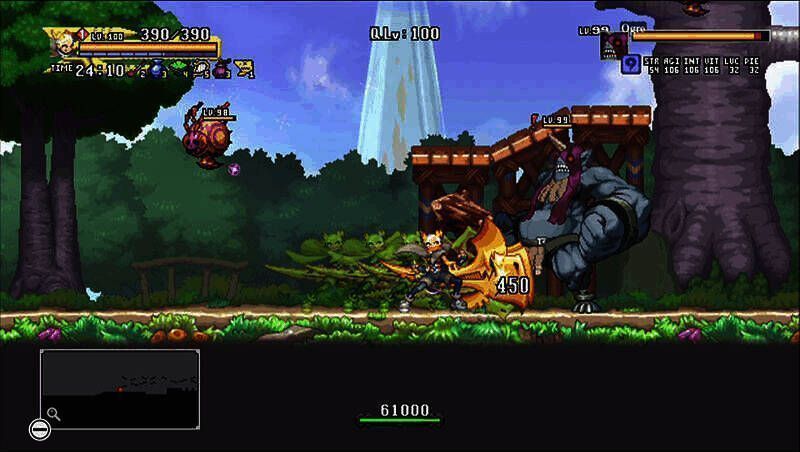The height and width of the screenshot is (452, 800).
Task: Click the round minus button below the minimap
Action: click(x=39, y=430)
